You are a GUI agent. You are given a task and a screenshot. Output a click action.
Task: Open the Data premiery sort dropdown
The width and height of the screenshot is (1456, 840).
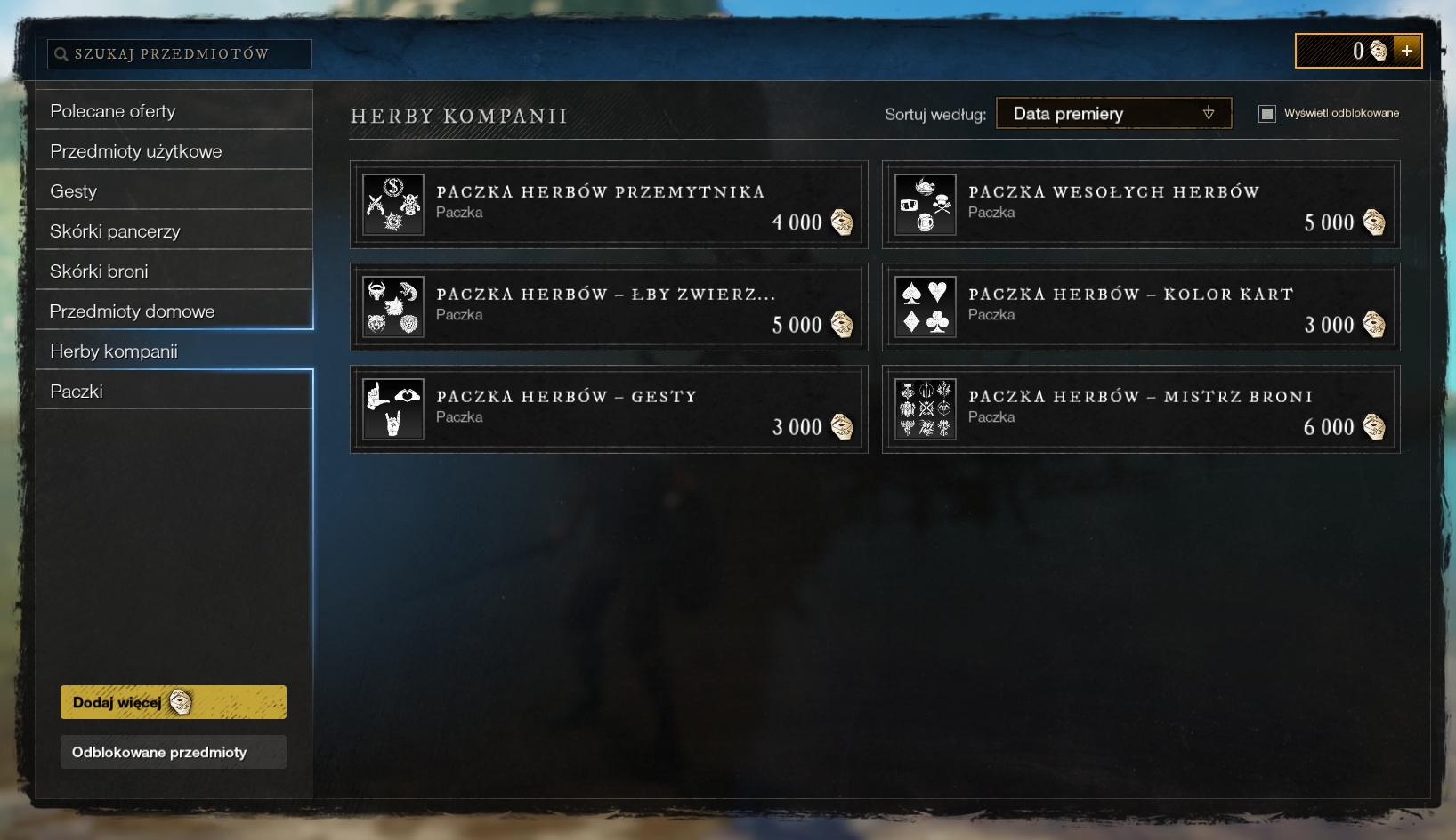pos(1113,114)
